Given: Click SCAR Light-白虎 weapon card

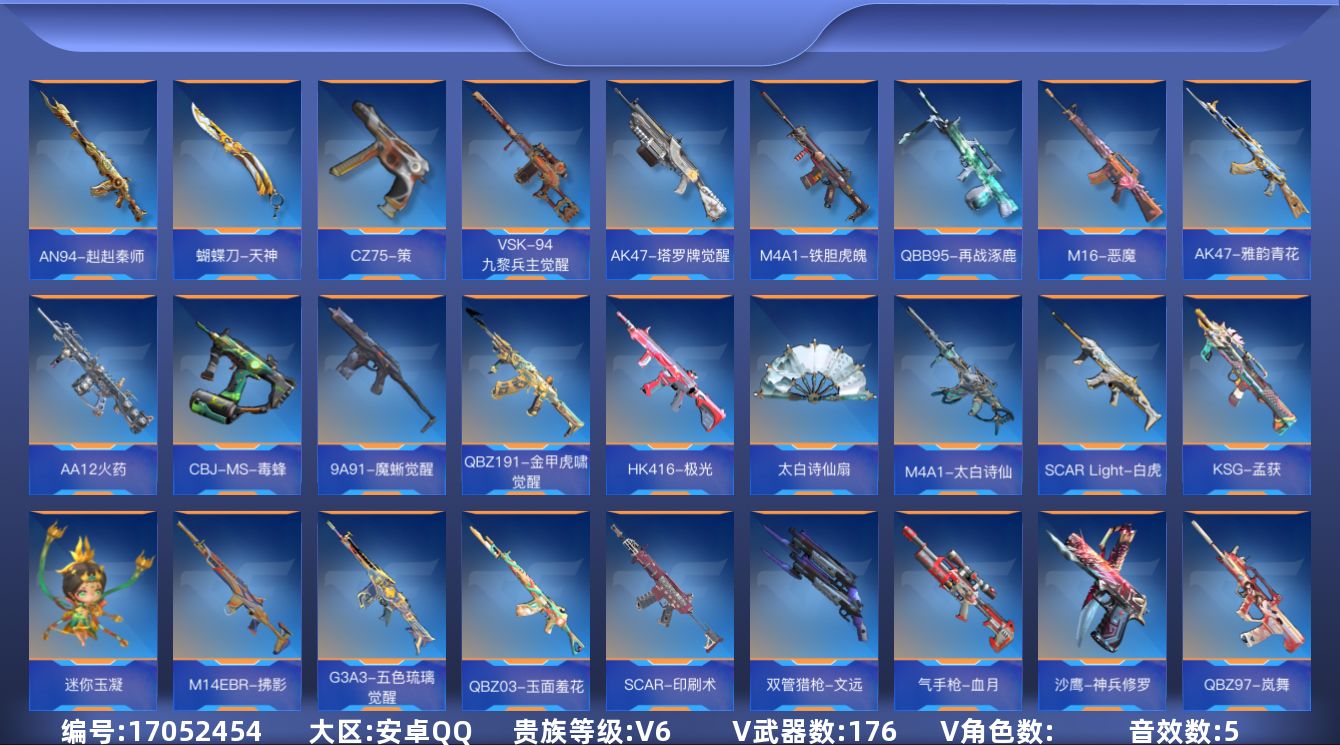Looking at the screenshot, I should click(x=1102, y=390).
